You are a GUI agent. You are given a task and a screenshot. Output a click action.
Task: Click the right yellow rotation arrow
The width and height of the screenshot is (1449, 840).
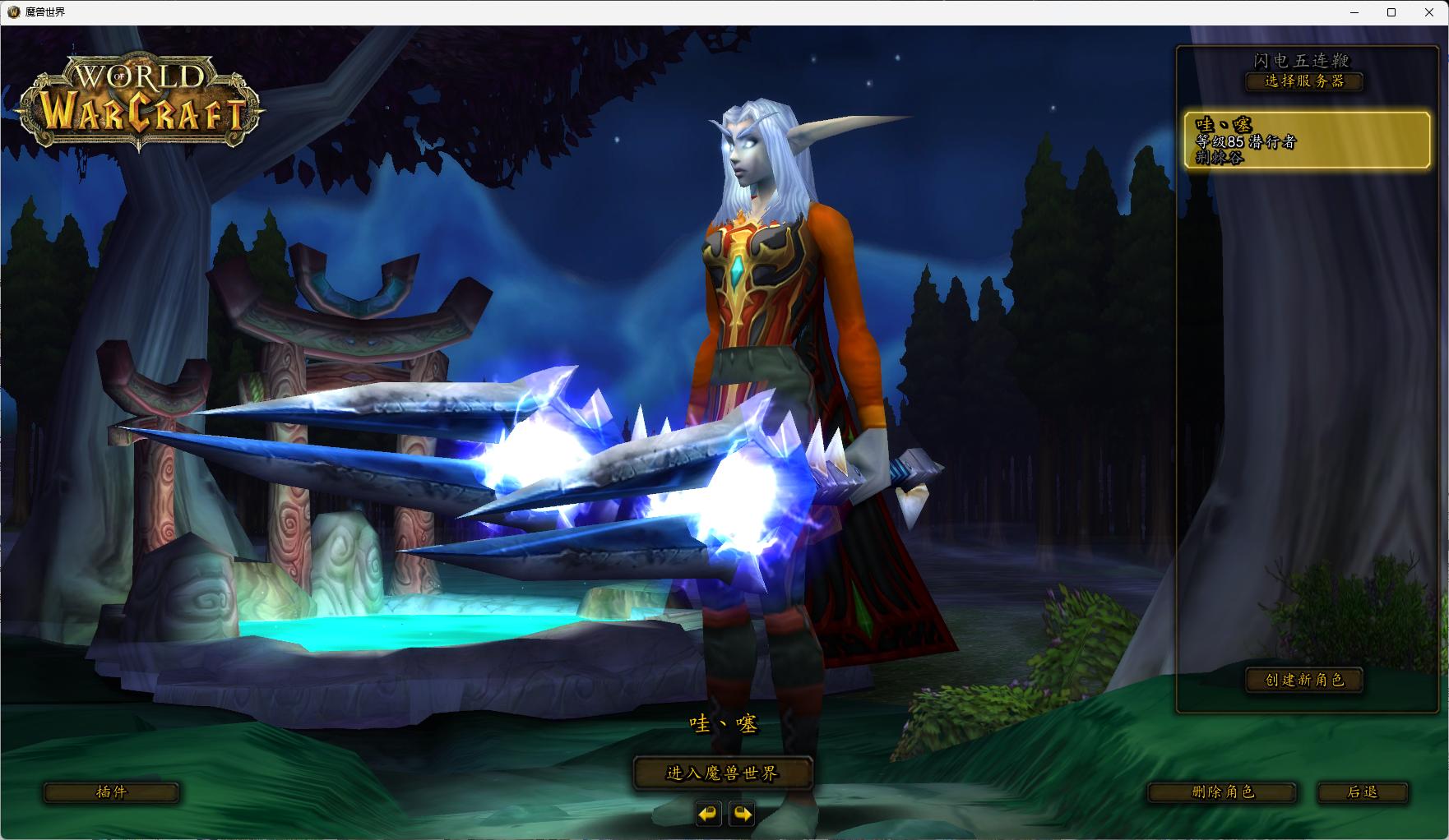coord(743,815)
